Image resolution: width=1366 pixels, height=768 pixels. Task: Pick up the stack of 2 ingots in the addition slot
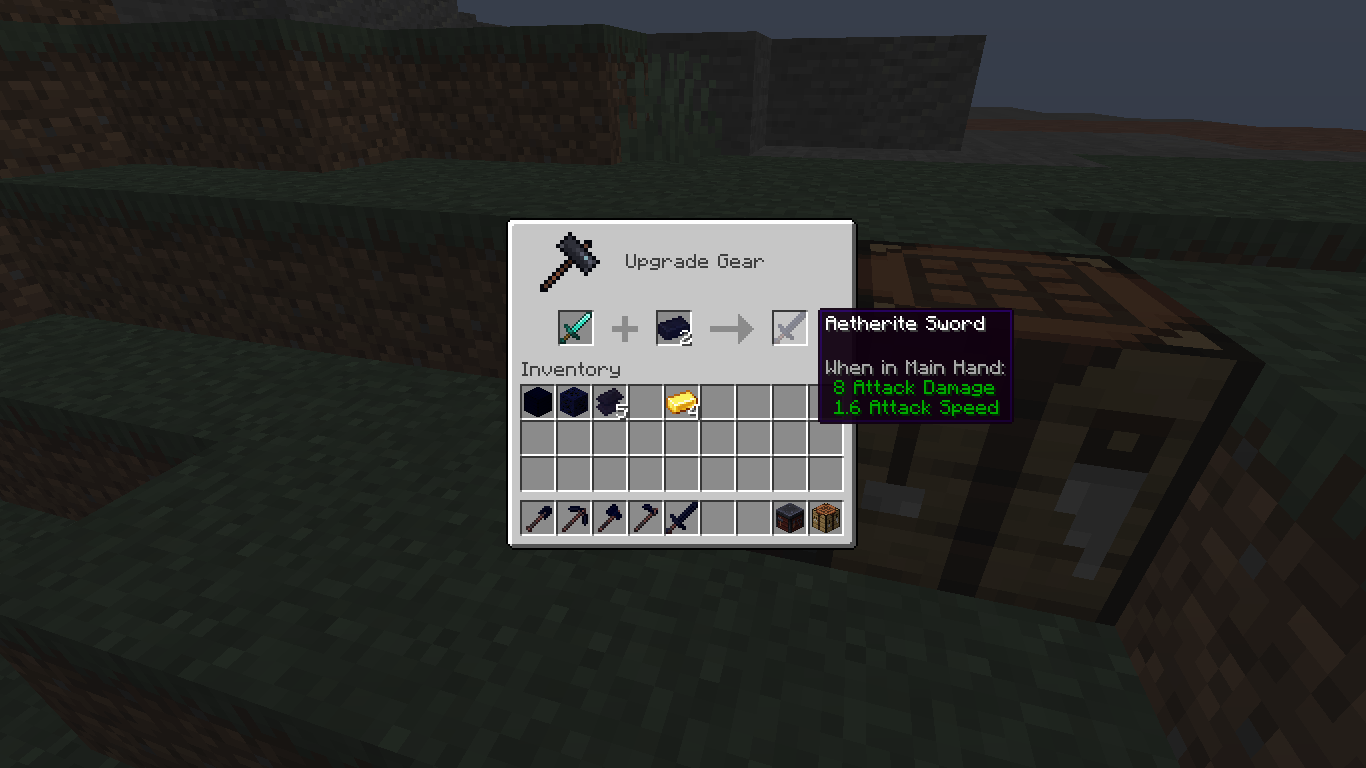673,328
